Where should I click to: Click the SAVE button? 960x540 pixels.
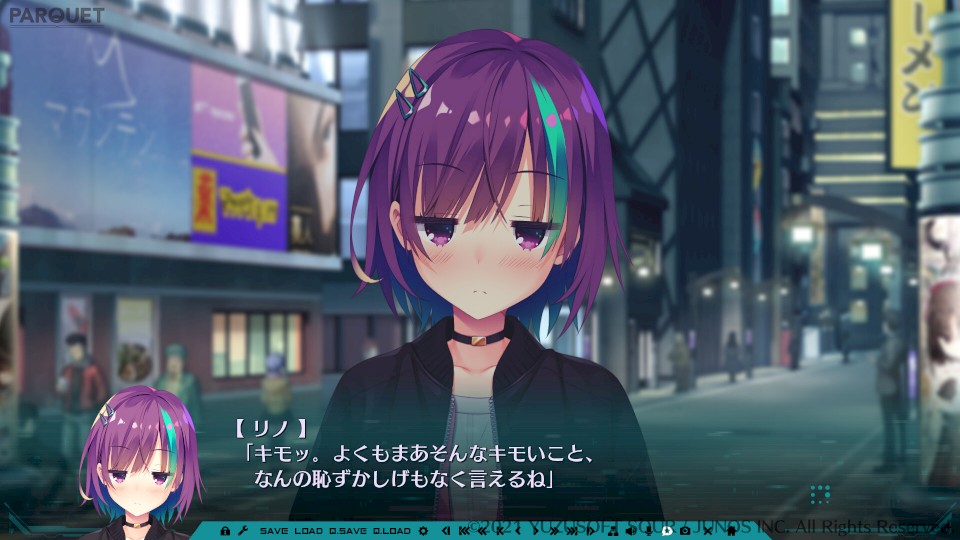click(x=276, y=530)
